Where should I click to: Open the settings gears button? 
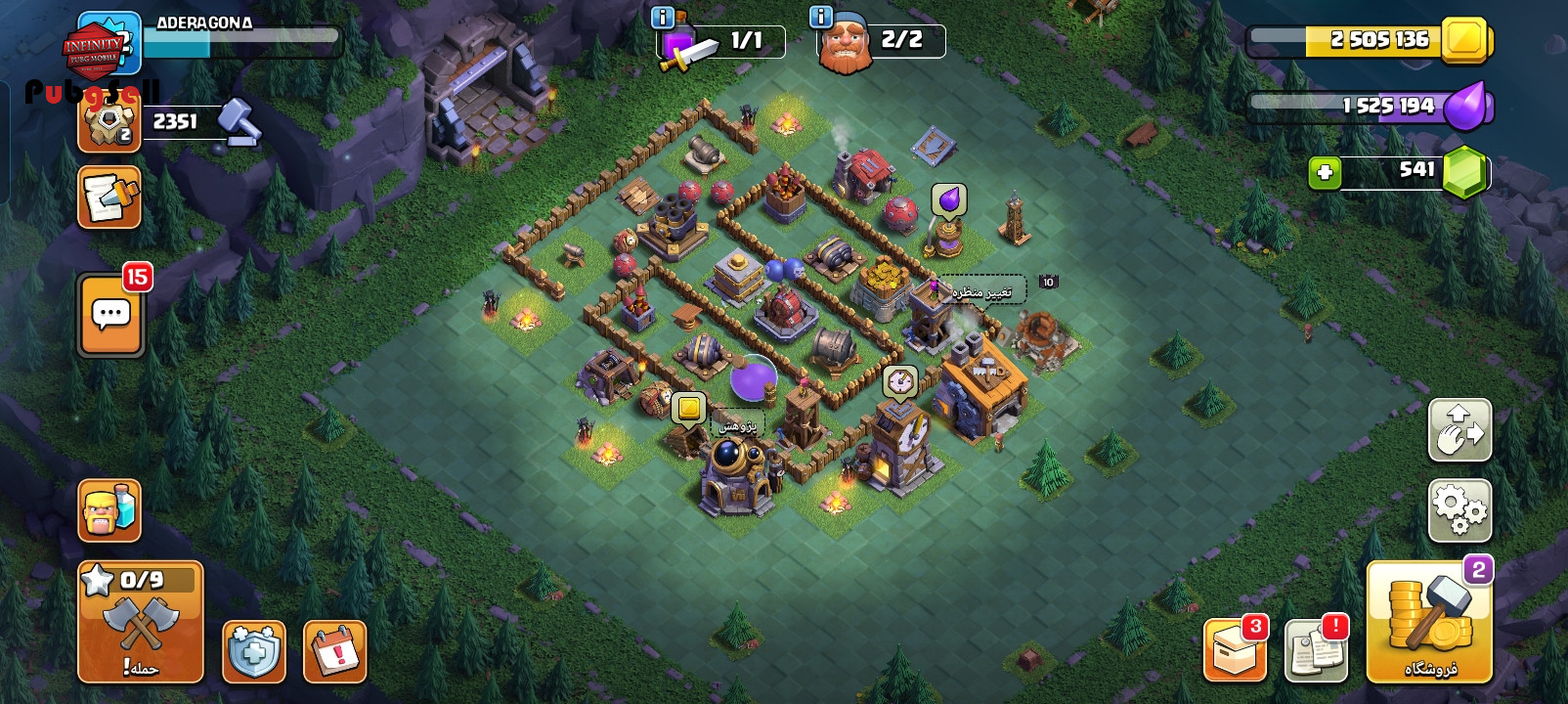[x=1459, y=510]
